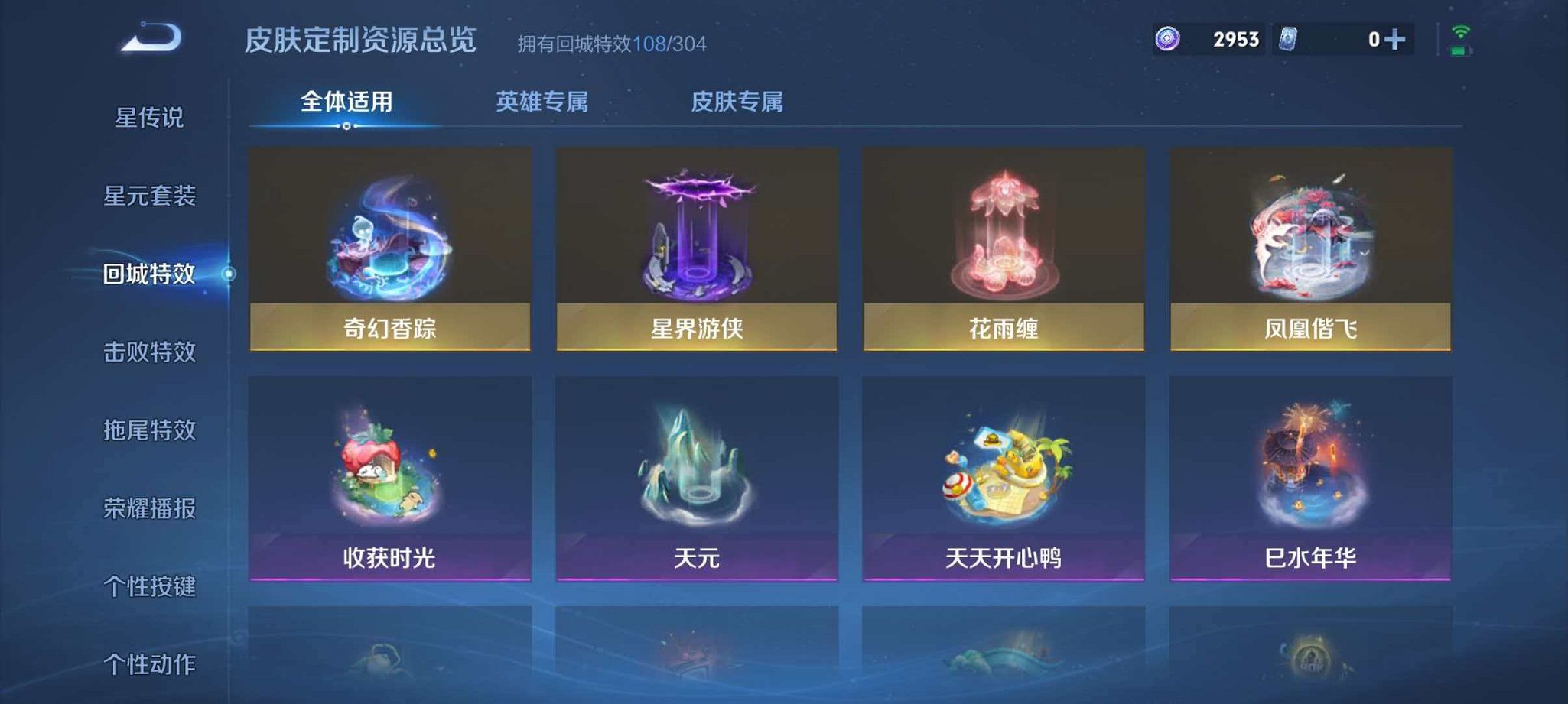This screenshot has height=704, width=1568.
Task: View the battery level indicator
Action: coord(1459,51)
